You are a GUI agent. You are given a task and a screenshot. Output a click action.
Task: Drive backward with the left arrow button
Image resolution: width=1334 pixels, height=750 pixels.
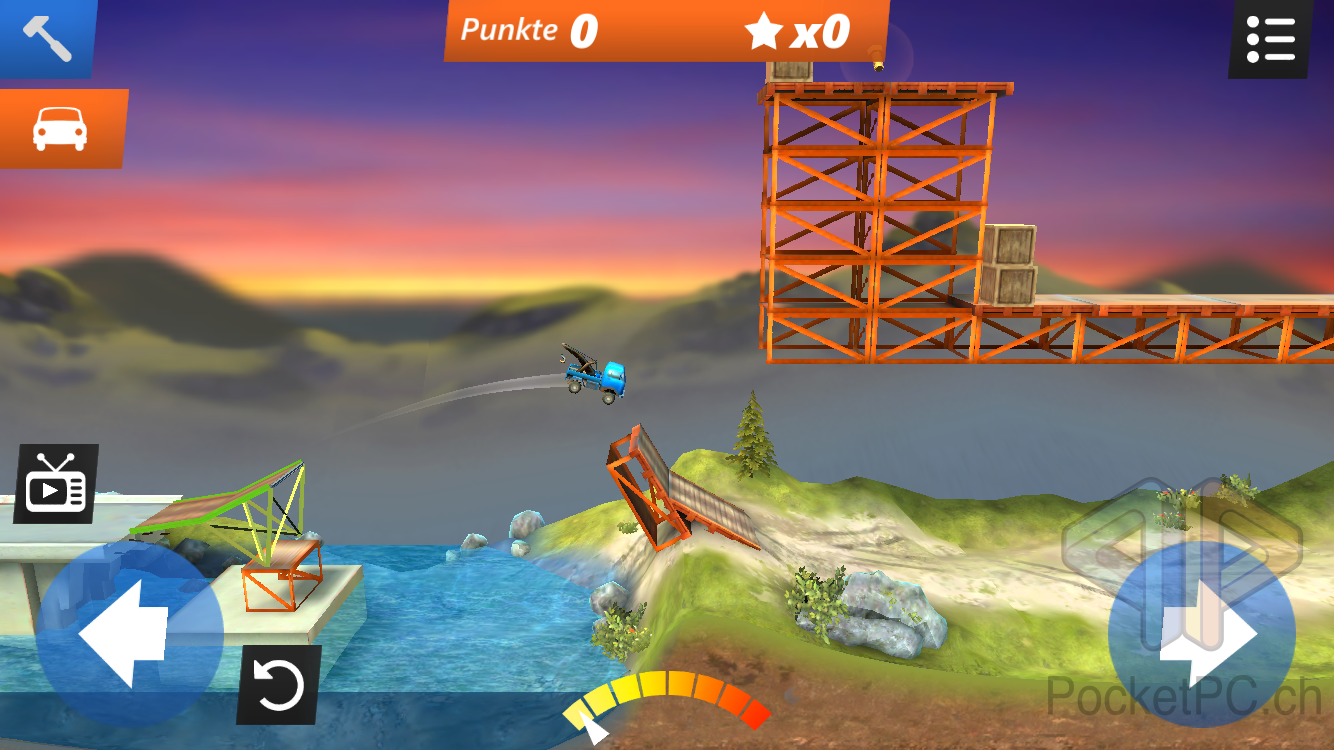129,636
